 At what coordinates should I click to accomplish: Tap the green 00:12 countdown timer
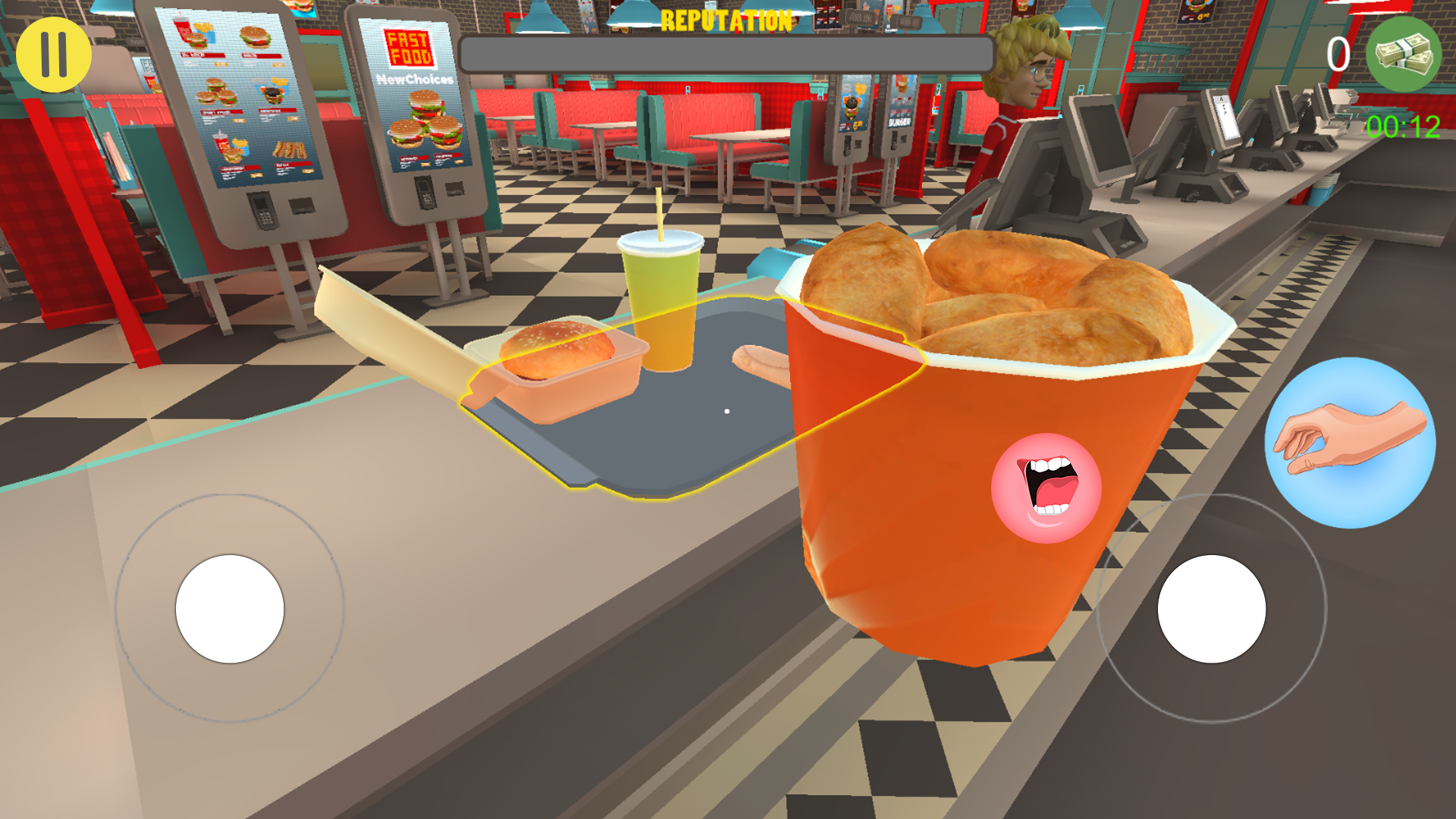(1404, 125)
